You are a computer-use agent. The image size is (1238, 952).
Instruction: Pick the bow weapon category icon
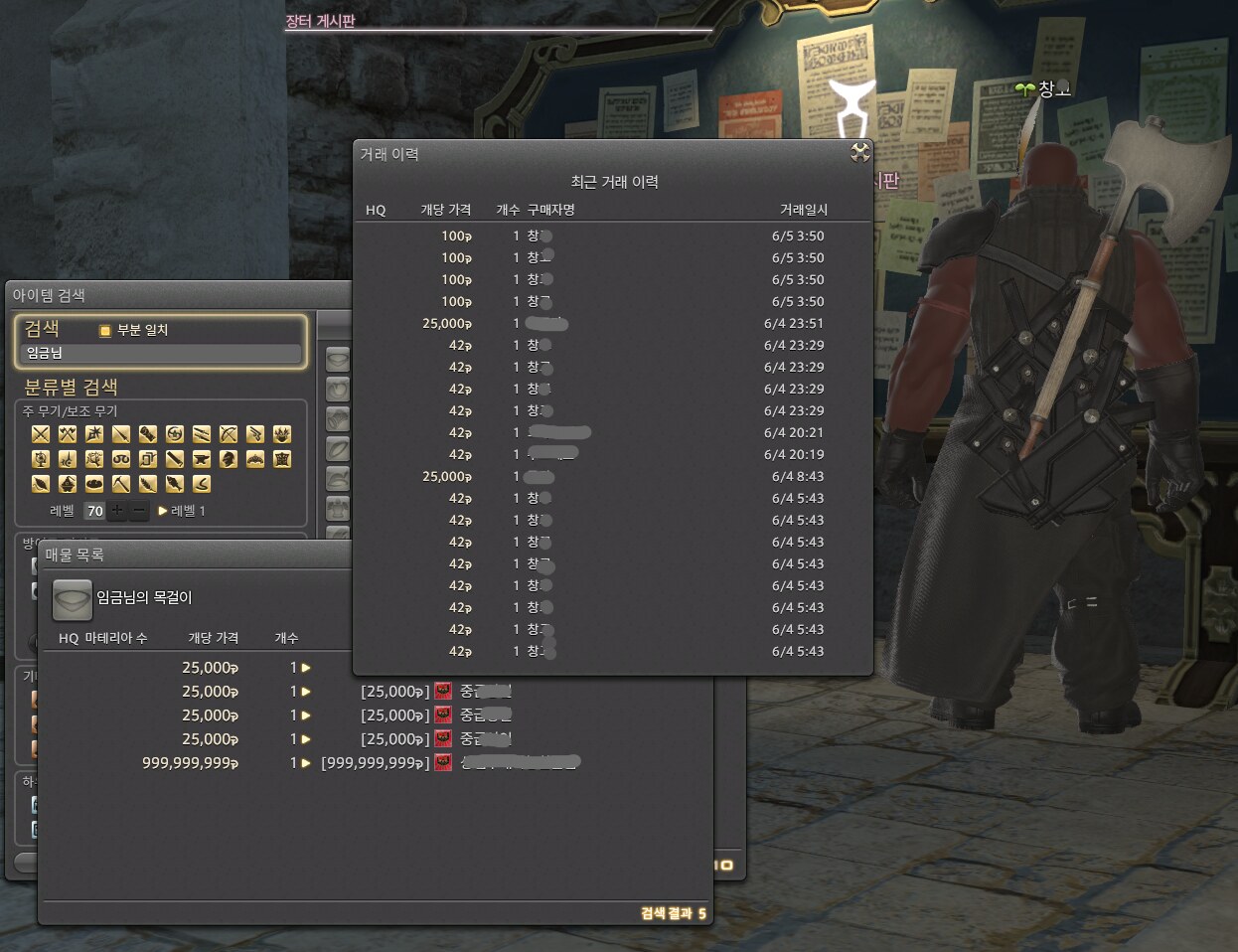point(229,434)
